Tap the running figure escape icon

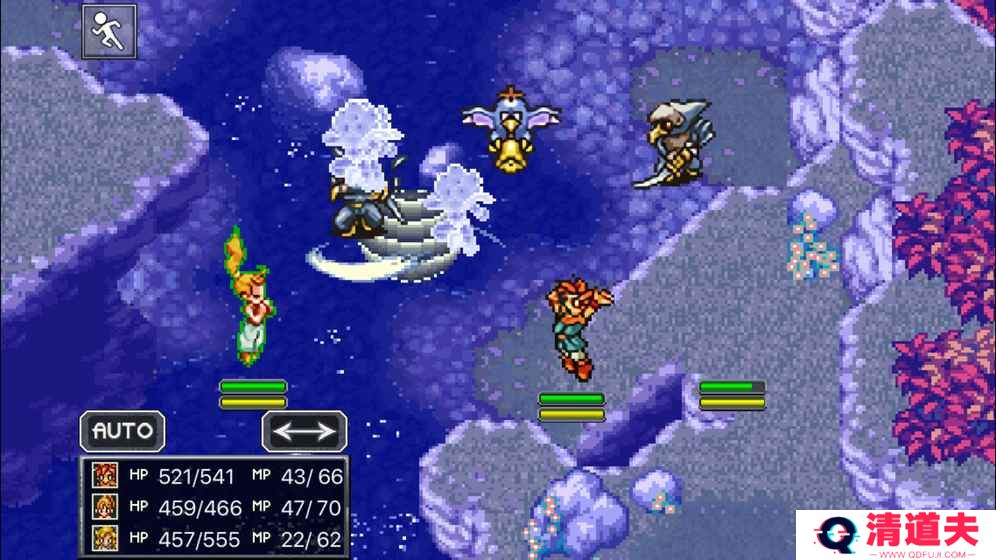109,32
